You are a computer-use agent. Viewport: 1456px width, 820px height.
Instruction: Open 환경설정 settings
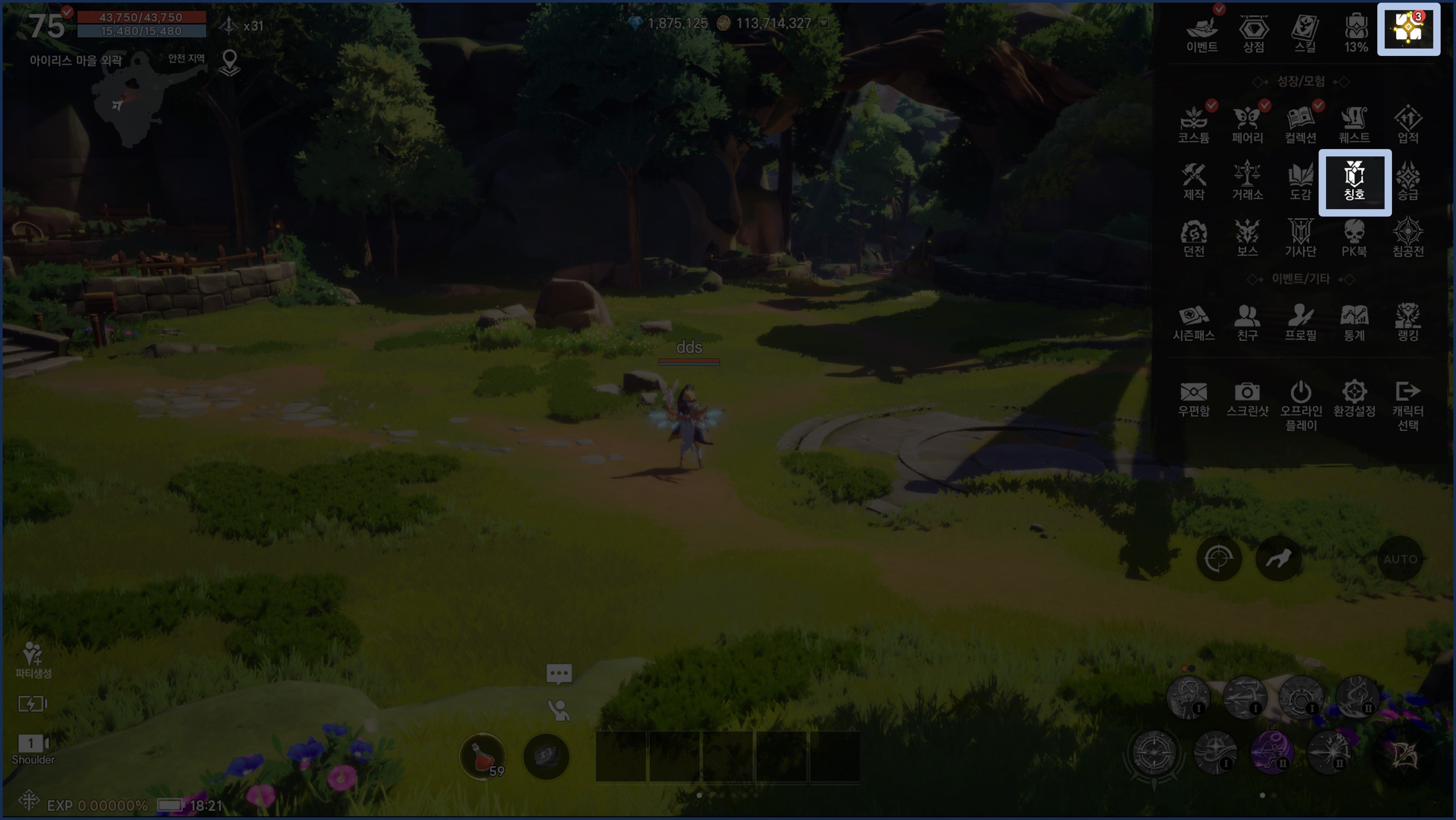pos(1354,399)
